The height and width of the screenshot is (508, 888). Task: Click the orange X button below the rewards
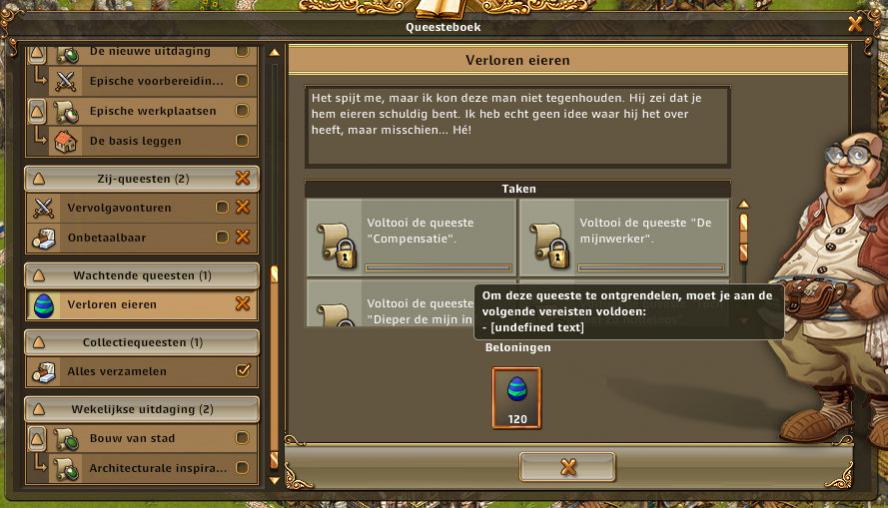click(567, 467)
